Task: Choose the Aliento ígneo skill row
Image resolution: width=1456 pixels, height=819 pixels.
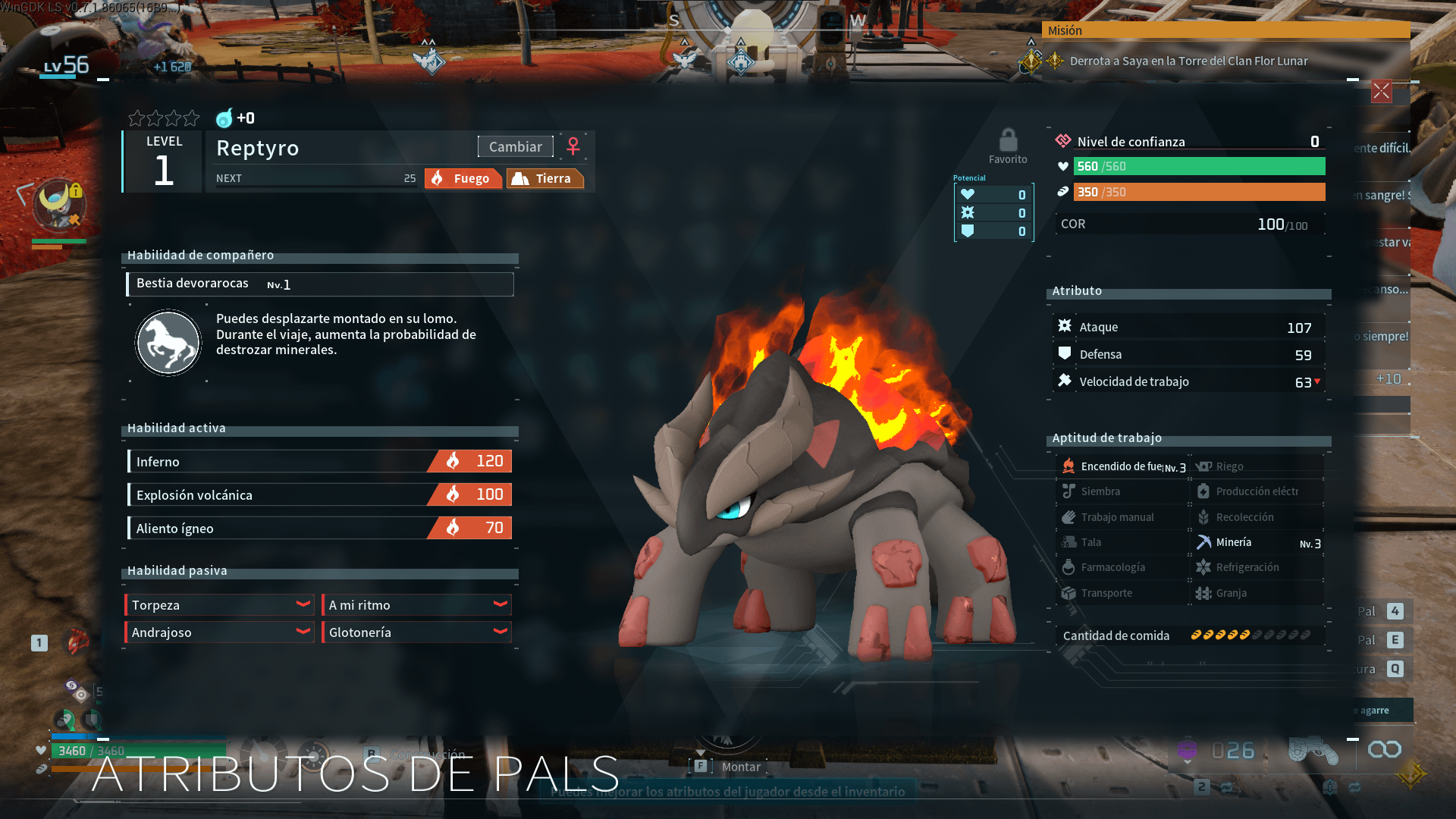Action: tap(319, 529)
